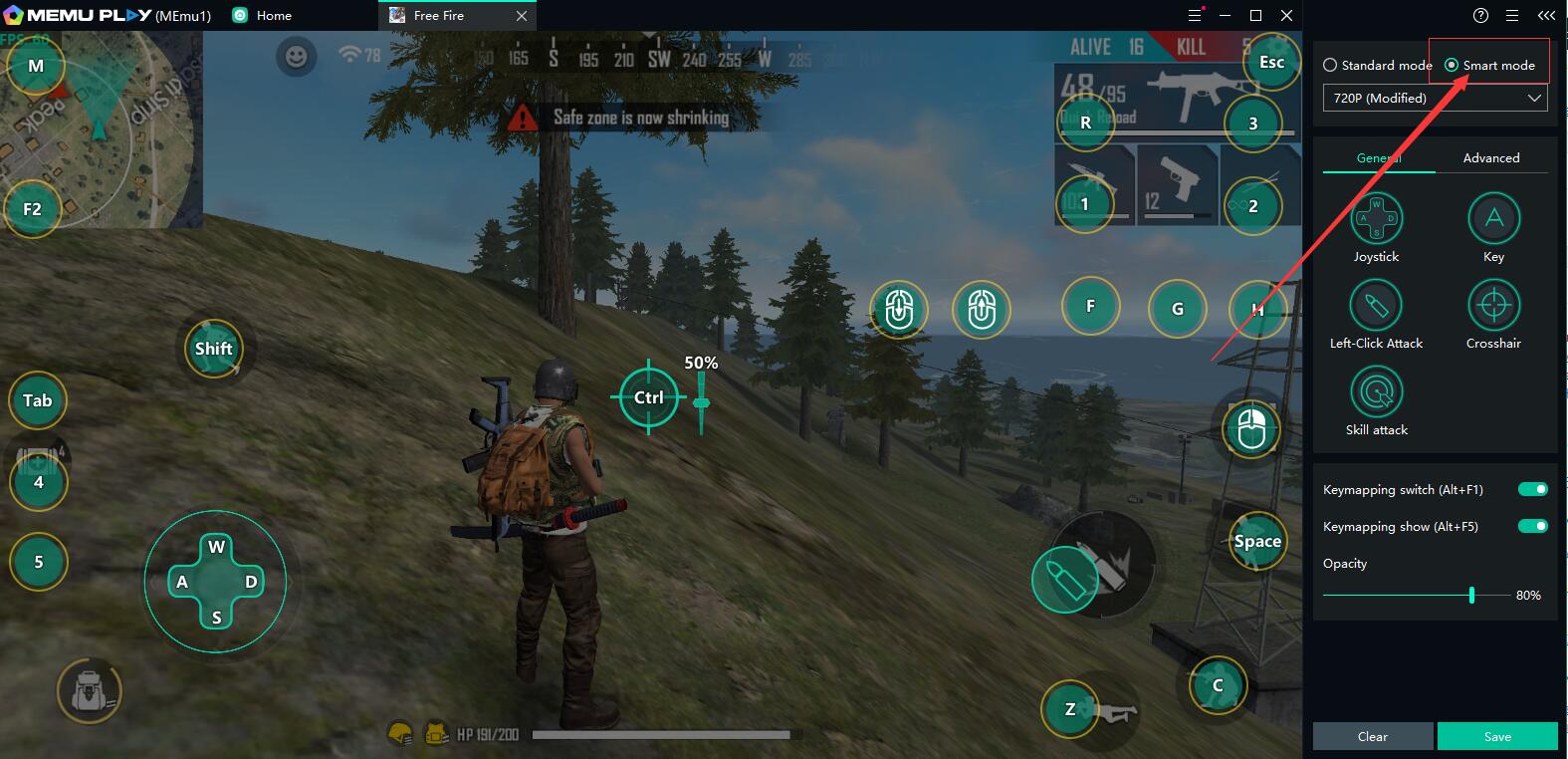This screenshot has width=1568, height=759.
Task: Save the keymapping configuration
Action: 1496,736
